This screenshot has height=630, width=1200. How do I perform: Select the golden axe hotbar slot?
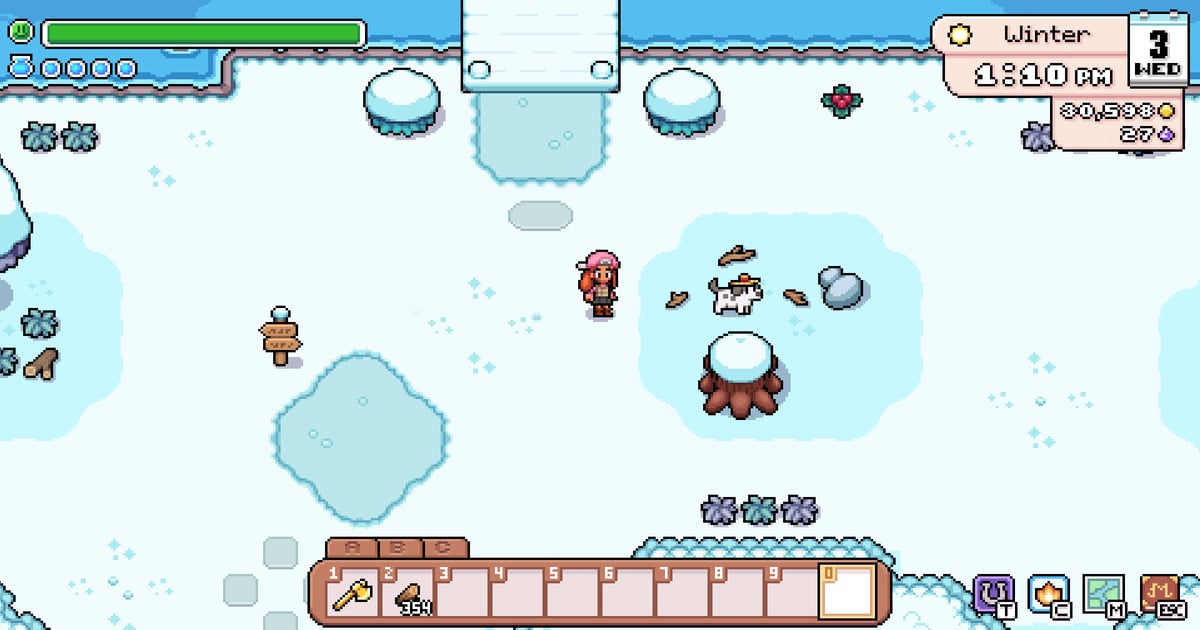pos(354,593)
